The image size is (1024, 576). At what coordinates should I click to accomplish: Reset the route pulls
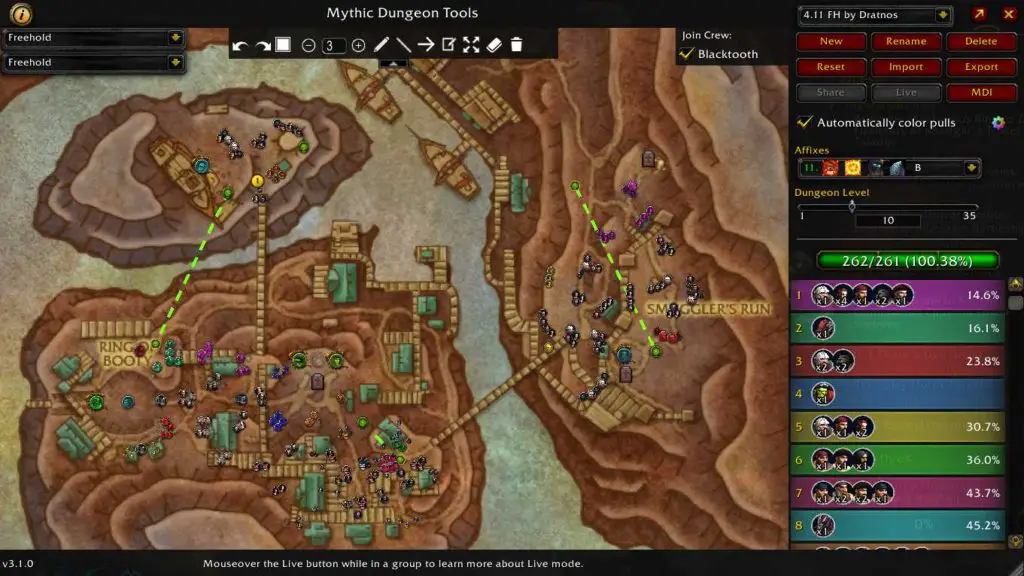pos(831,67)
